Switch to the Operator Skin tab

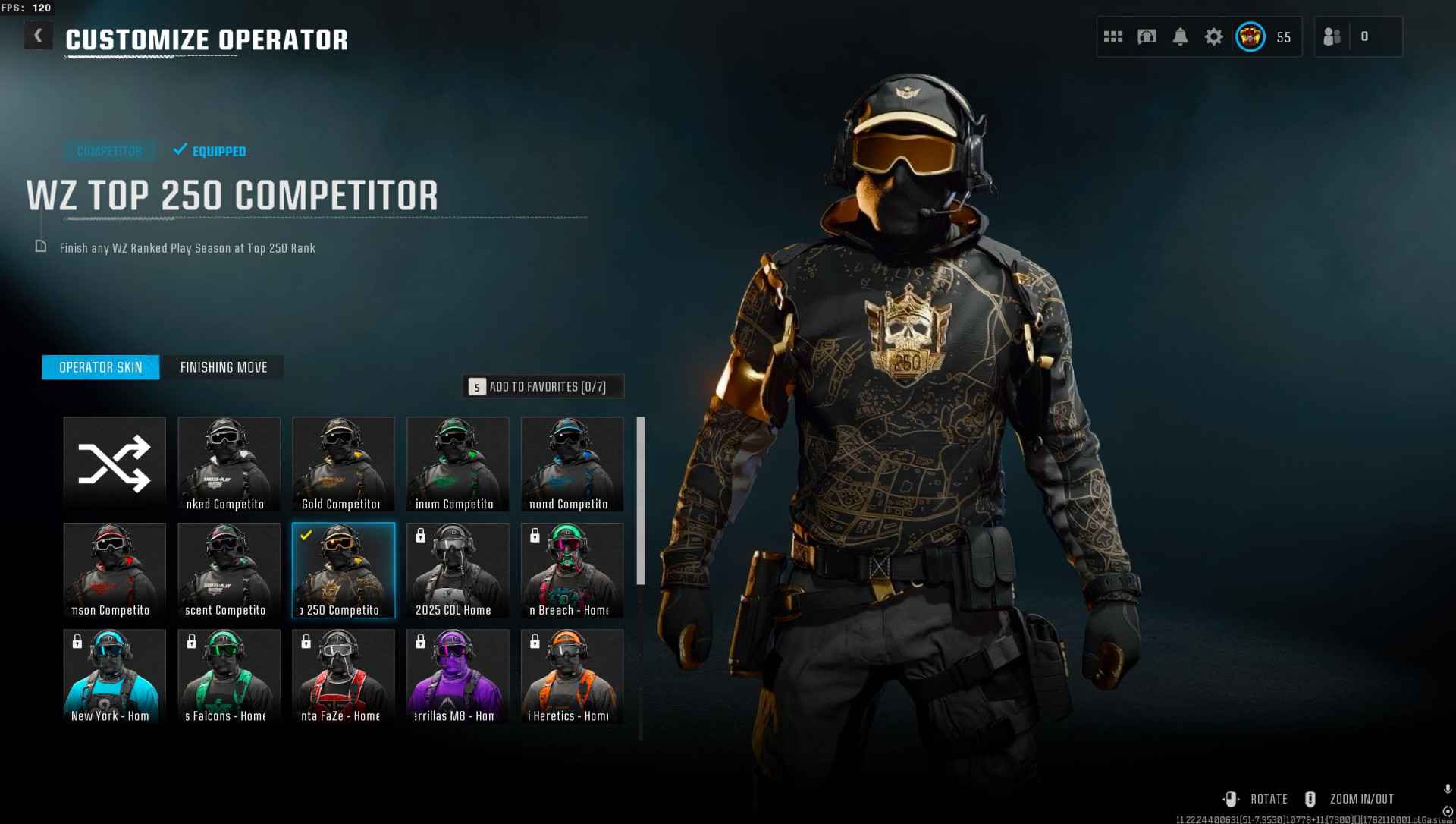point(100,367)
